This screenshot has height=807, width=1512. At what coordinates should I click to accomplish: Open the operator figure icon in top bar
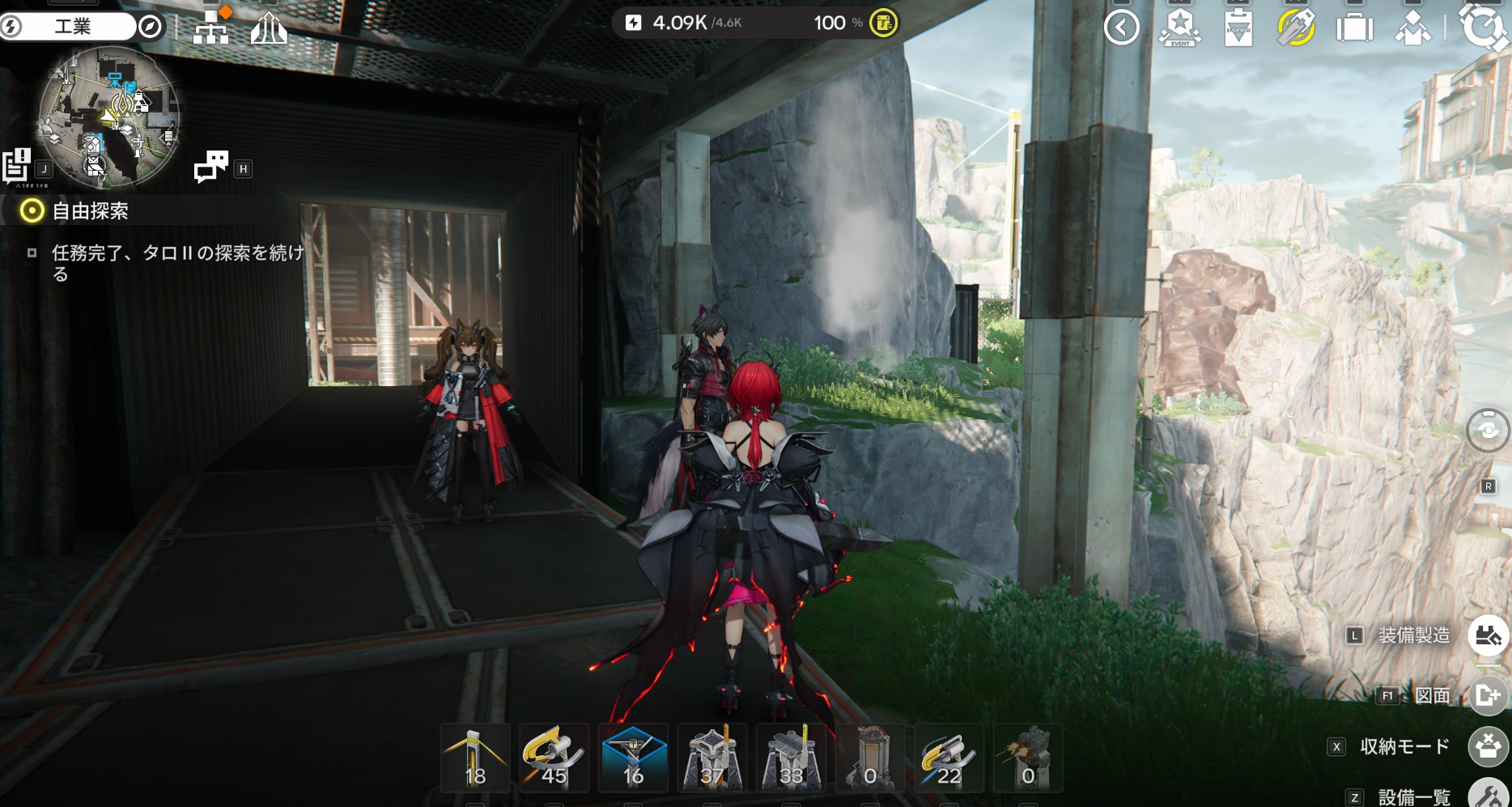pyautogui.click(x=1412, y=28)
